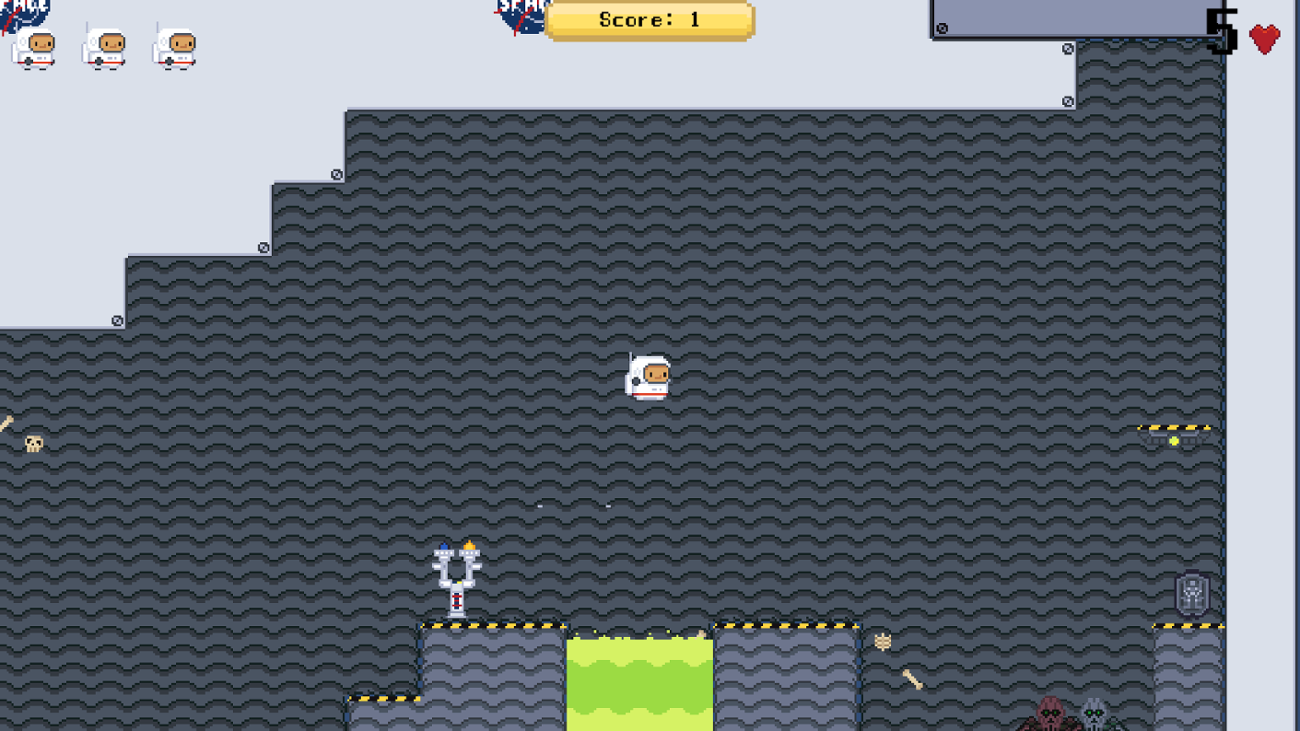Click the floating astronaut player character
Screen dimensions: 1300x731
[649, 377]
